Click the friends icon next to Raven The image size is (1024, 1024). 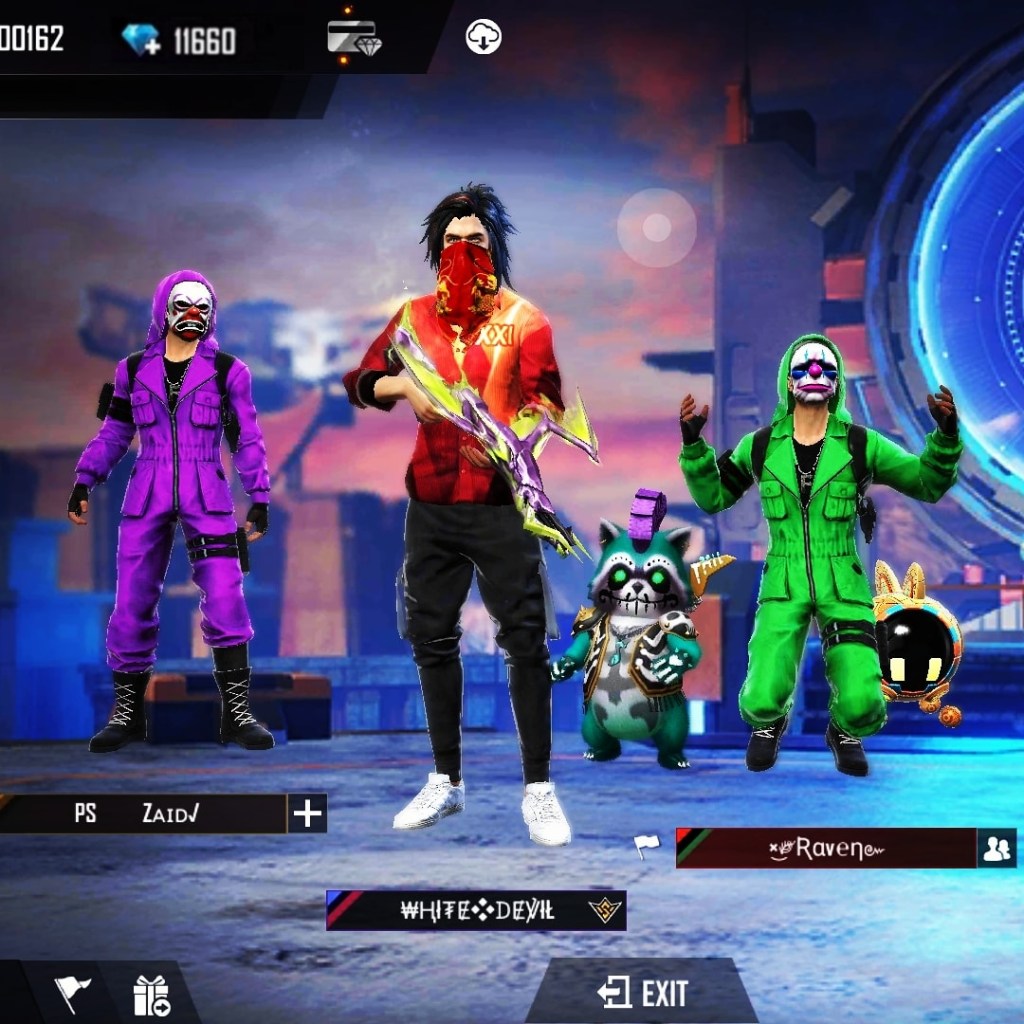pyautogui.click(x=996, y=849)
